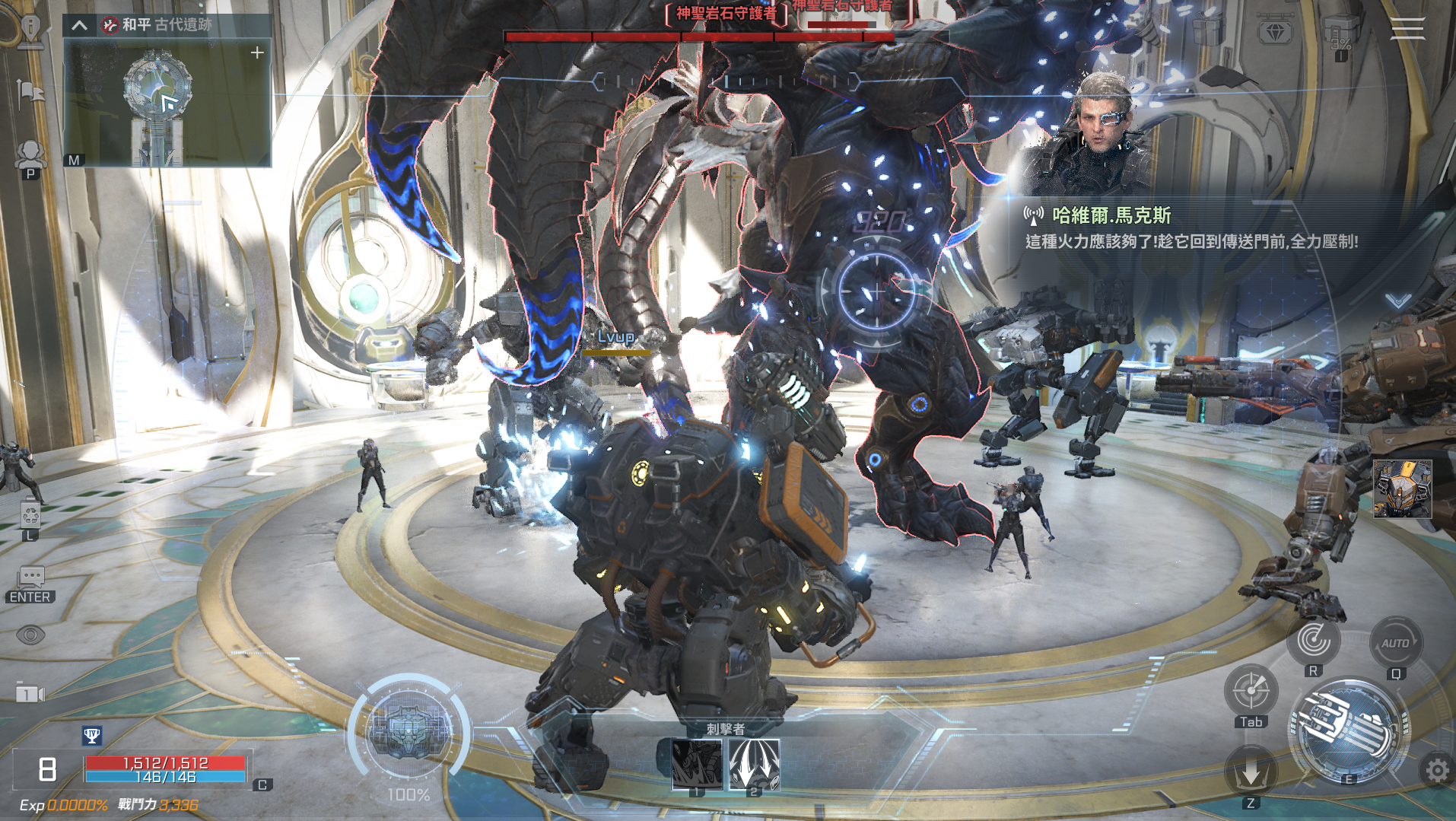Viewport: 1456px width, 821px height.
Task: Open the info location pin icon
Action: tap(30, 30)
